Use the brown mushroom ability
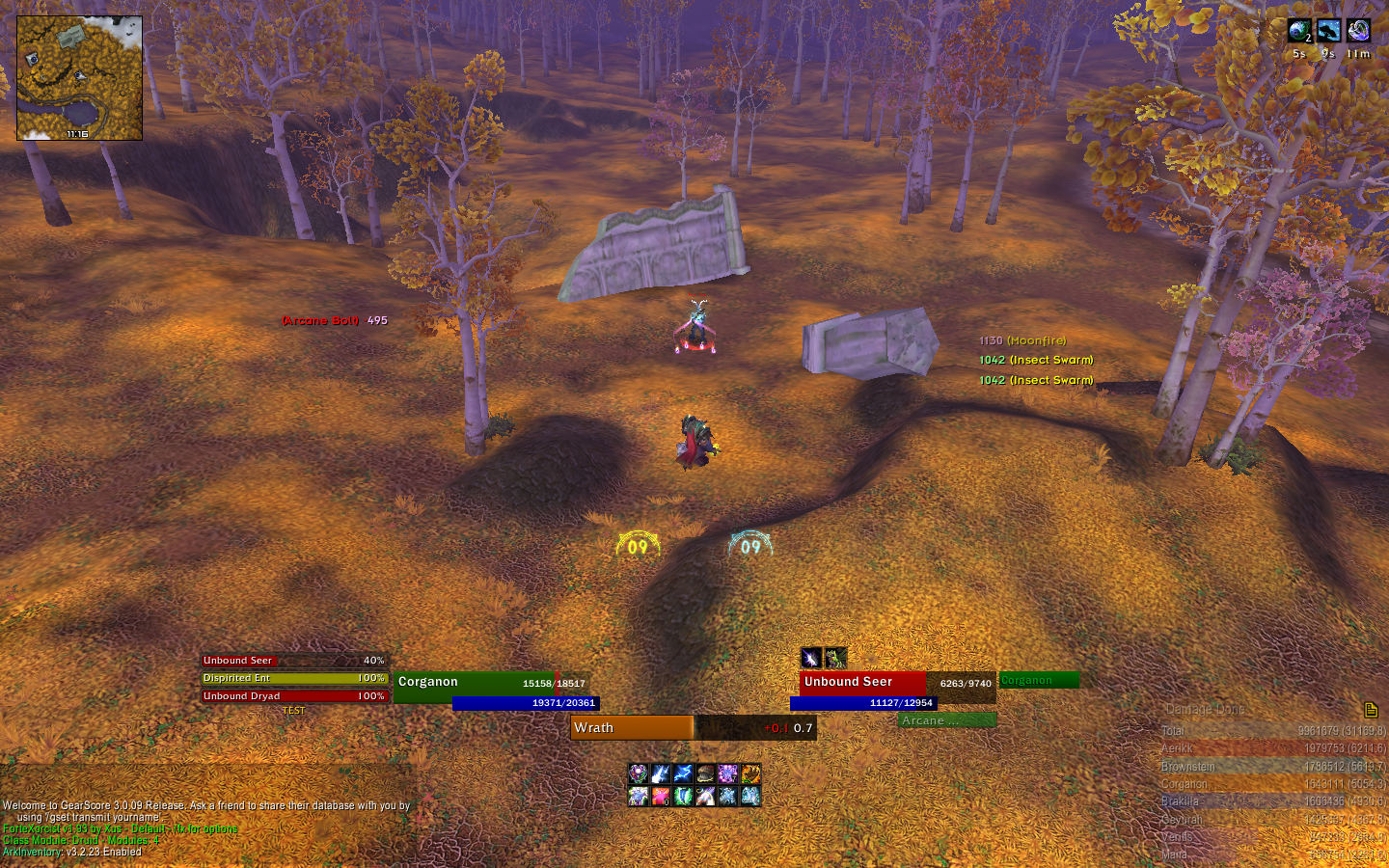The width and height of the screenshot is (1389, 868). [x=705, y=773]
